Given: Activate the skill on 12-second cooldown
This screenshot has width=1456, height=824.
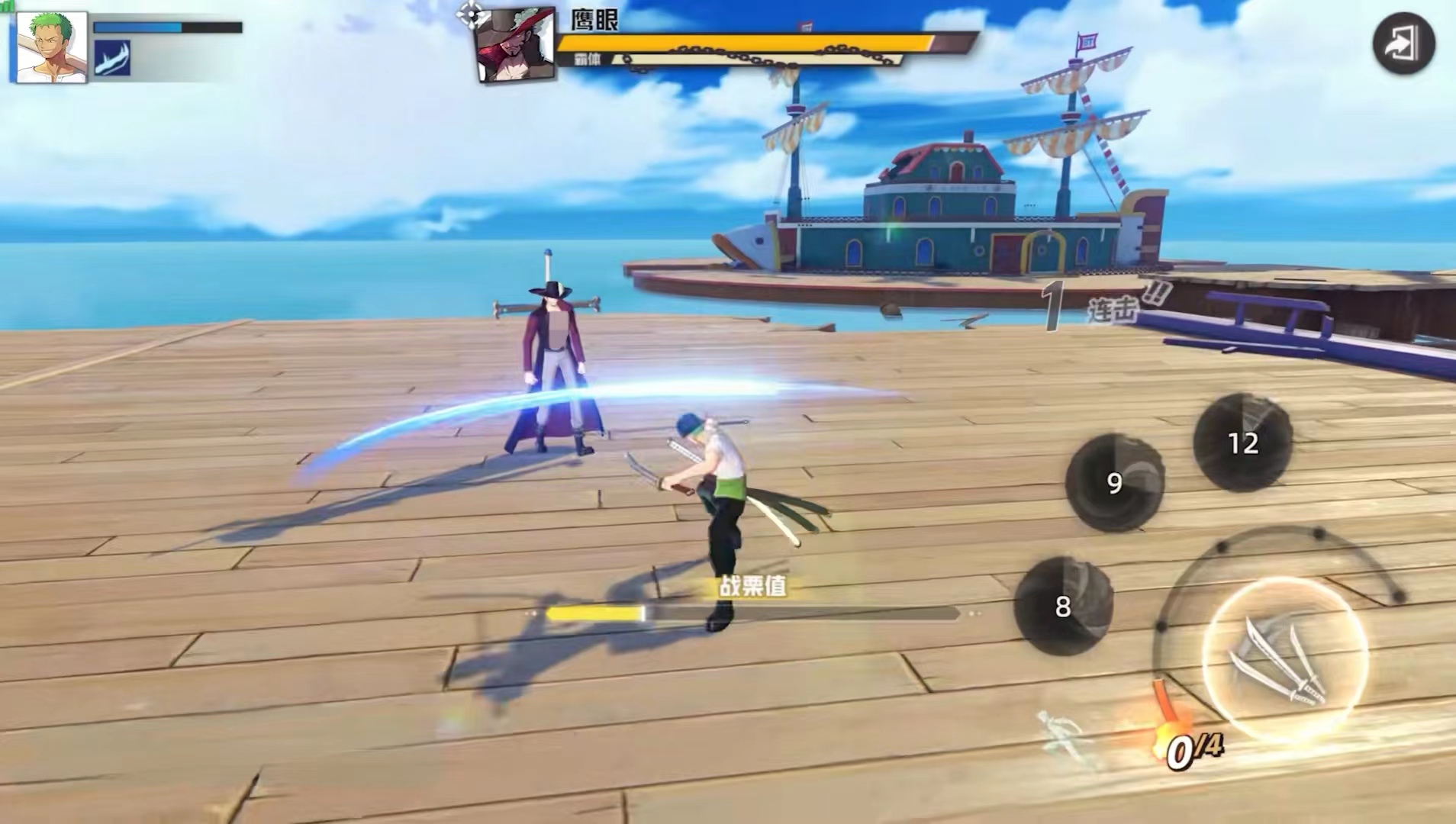Looking at the screenshot, I should click(x=1242, y=443).
